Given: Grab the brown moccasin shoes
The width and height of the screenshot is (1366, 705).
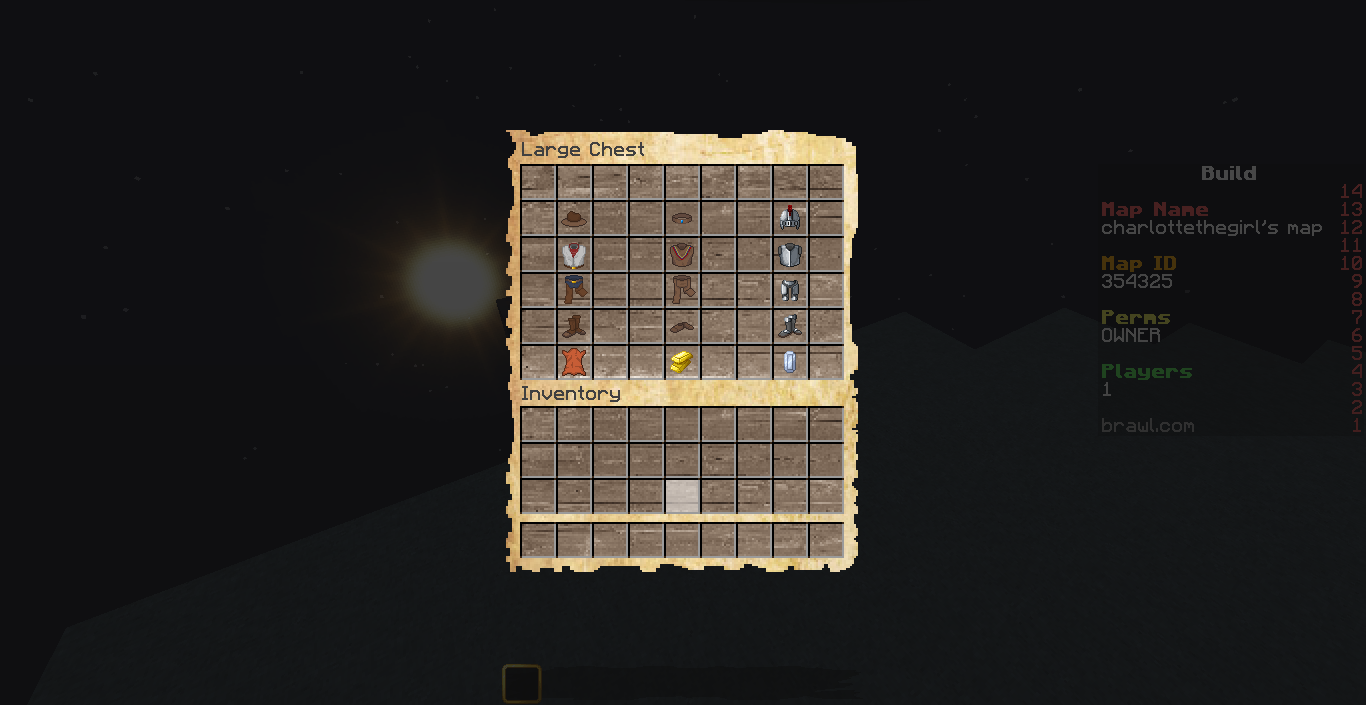Looking at the screenshot, I should pos(682,326).
